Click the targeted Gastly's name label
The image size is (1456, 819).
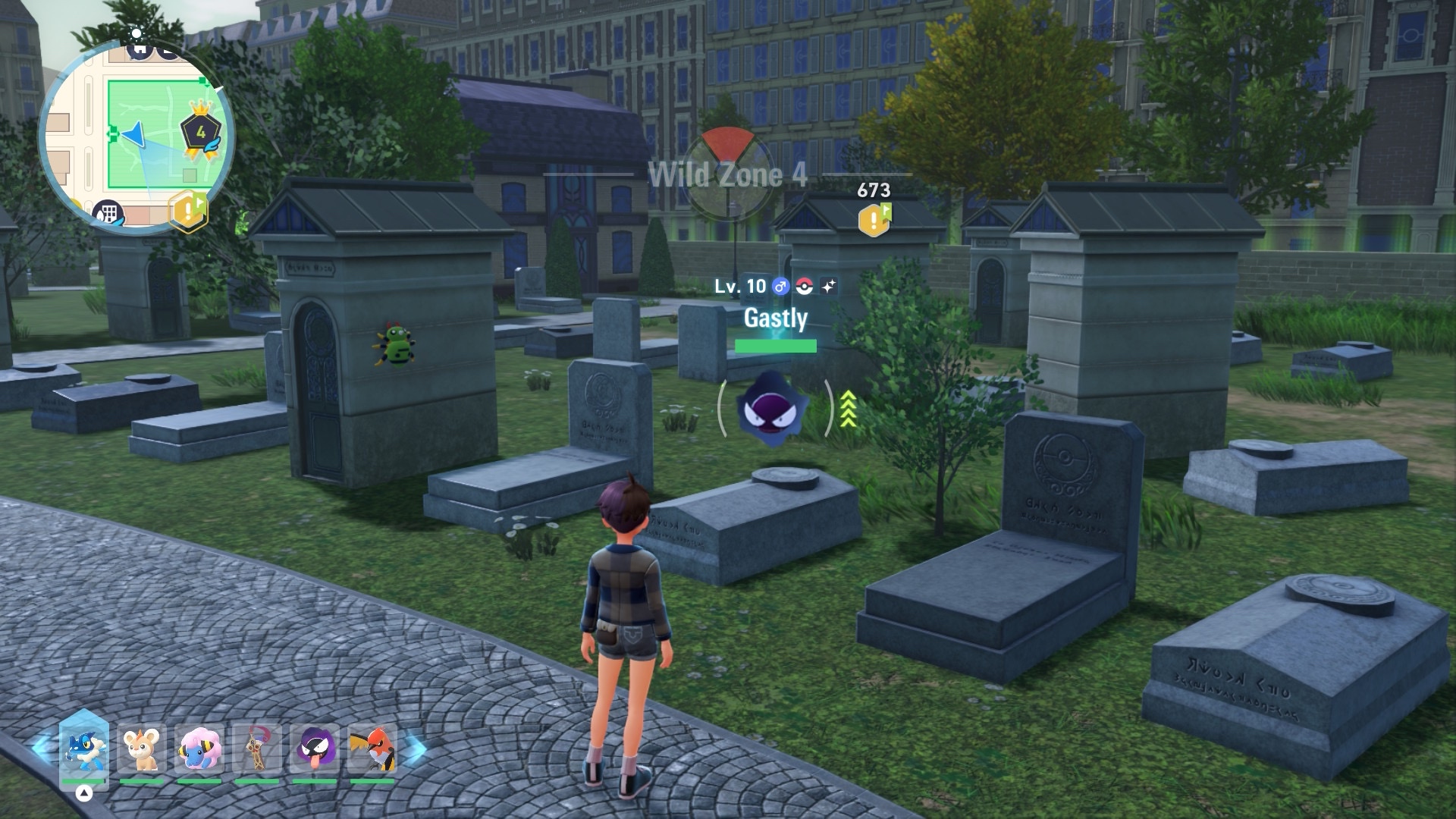(775, 318)
